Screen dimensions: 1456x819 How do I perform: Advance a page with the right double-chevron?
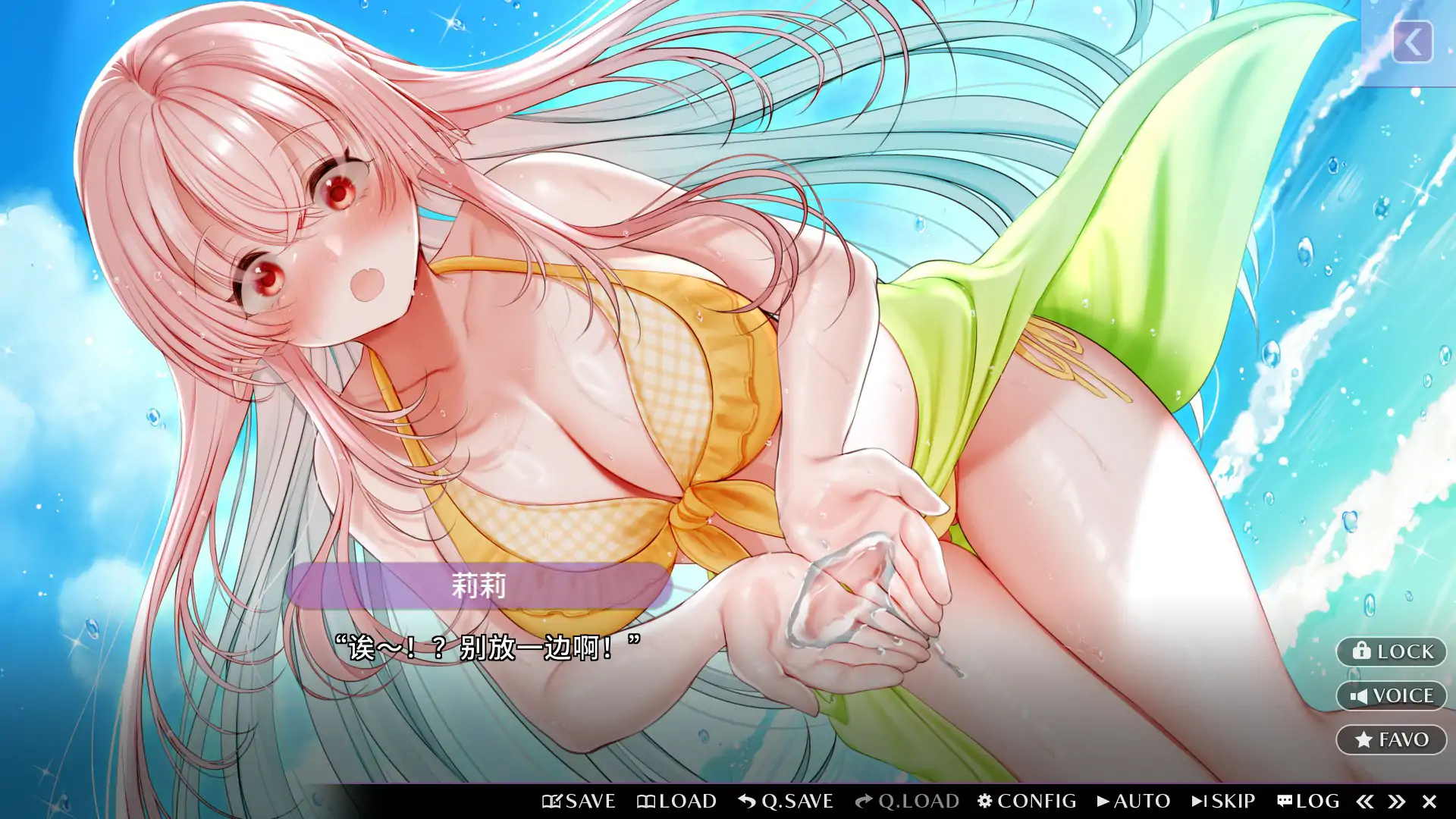coord(1397,800)
